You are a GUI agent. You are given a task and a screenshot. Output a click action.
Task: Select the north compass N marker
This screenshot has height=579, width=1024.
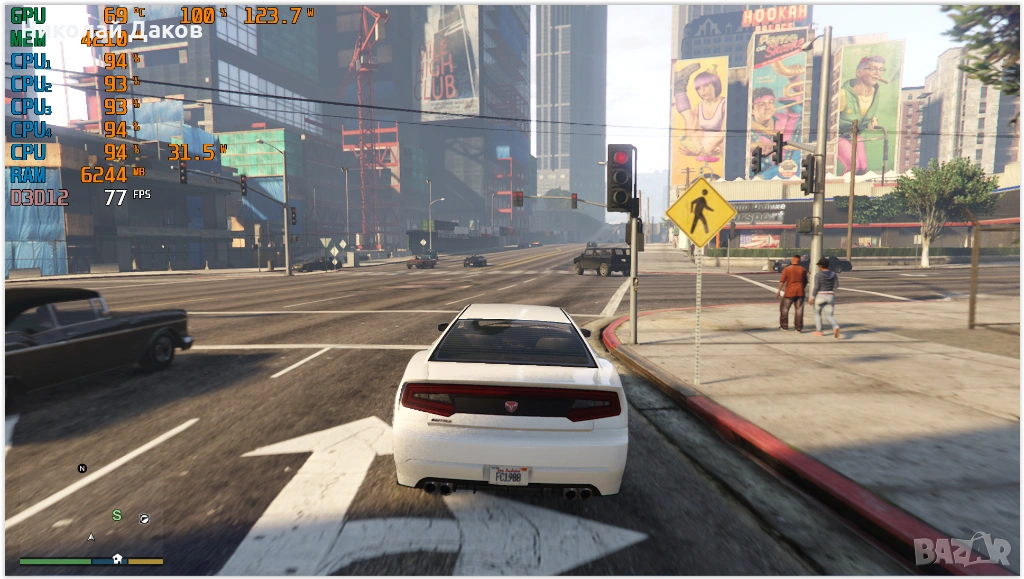tap(82, 468)
